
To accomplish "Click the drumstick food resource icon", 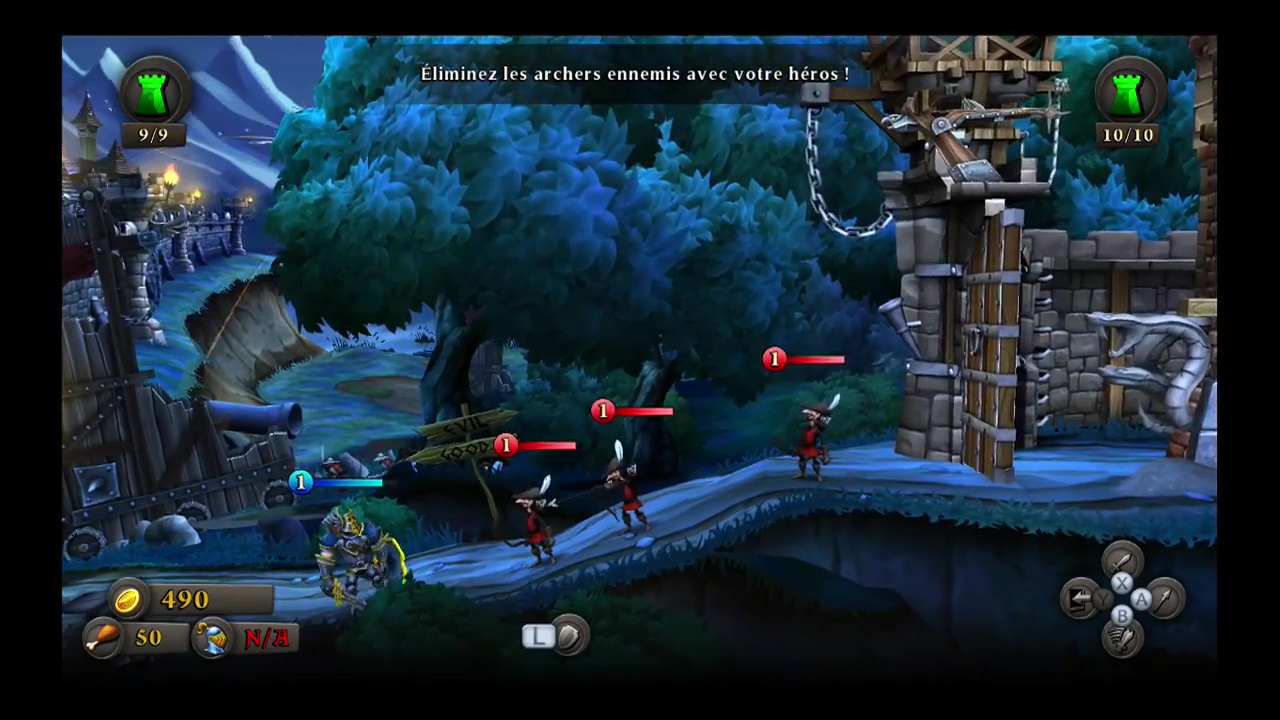I will [x=103, y=638].
